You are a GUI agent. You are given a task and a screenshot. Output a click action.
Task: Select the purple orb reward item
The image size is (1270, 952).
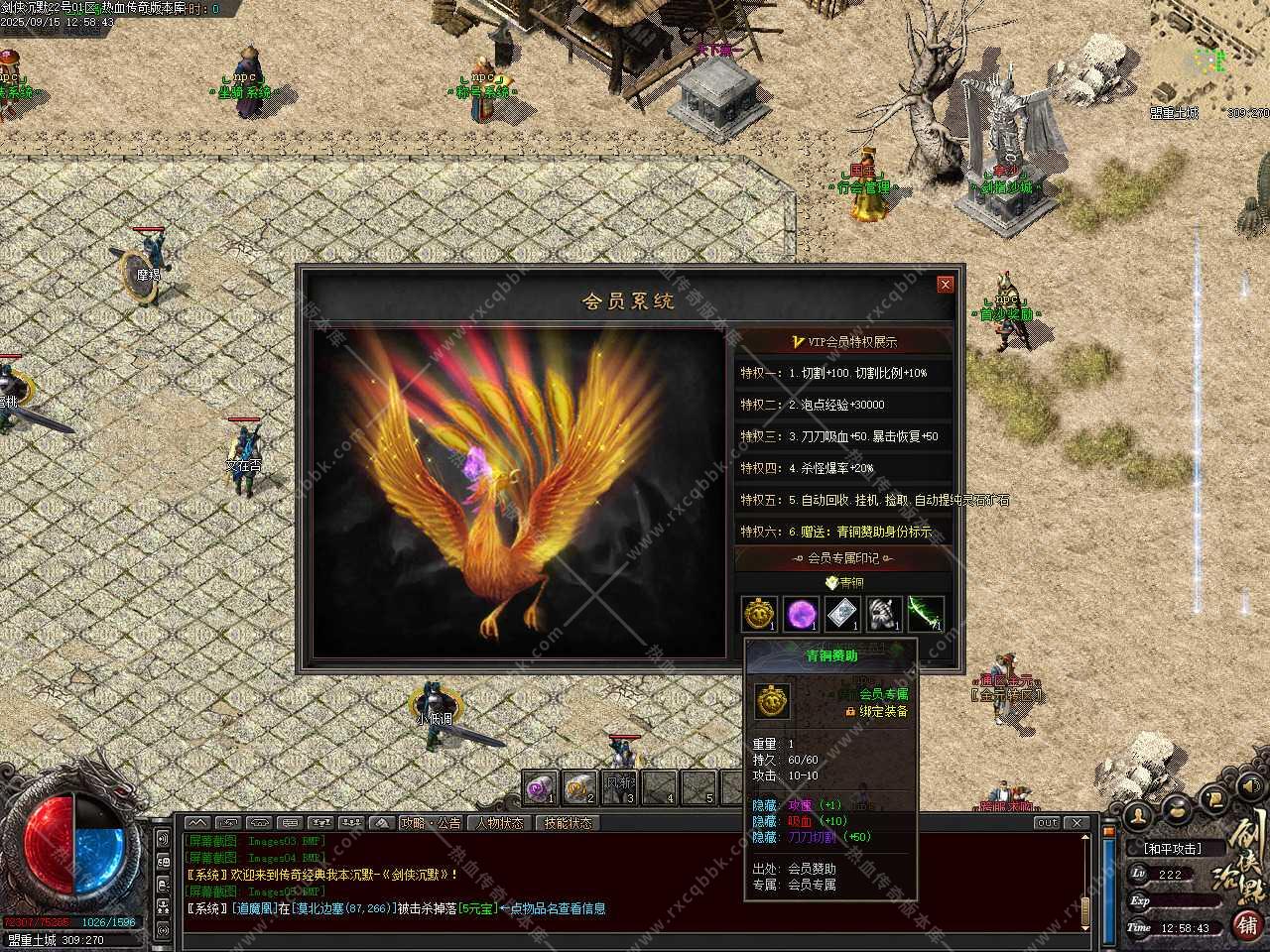coord(801,615)
